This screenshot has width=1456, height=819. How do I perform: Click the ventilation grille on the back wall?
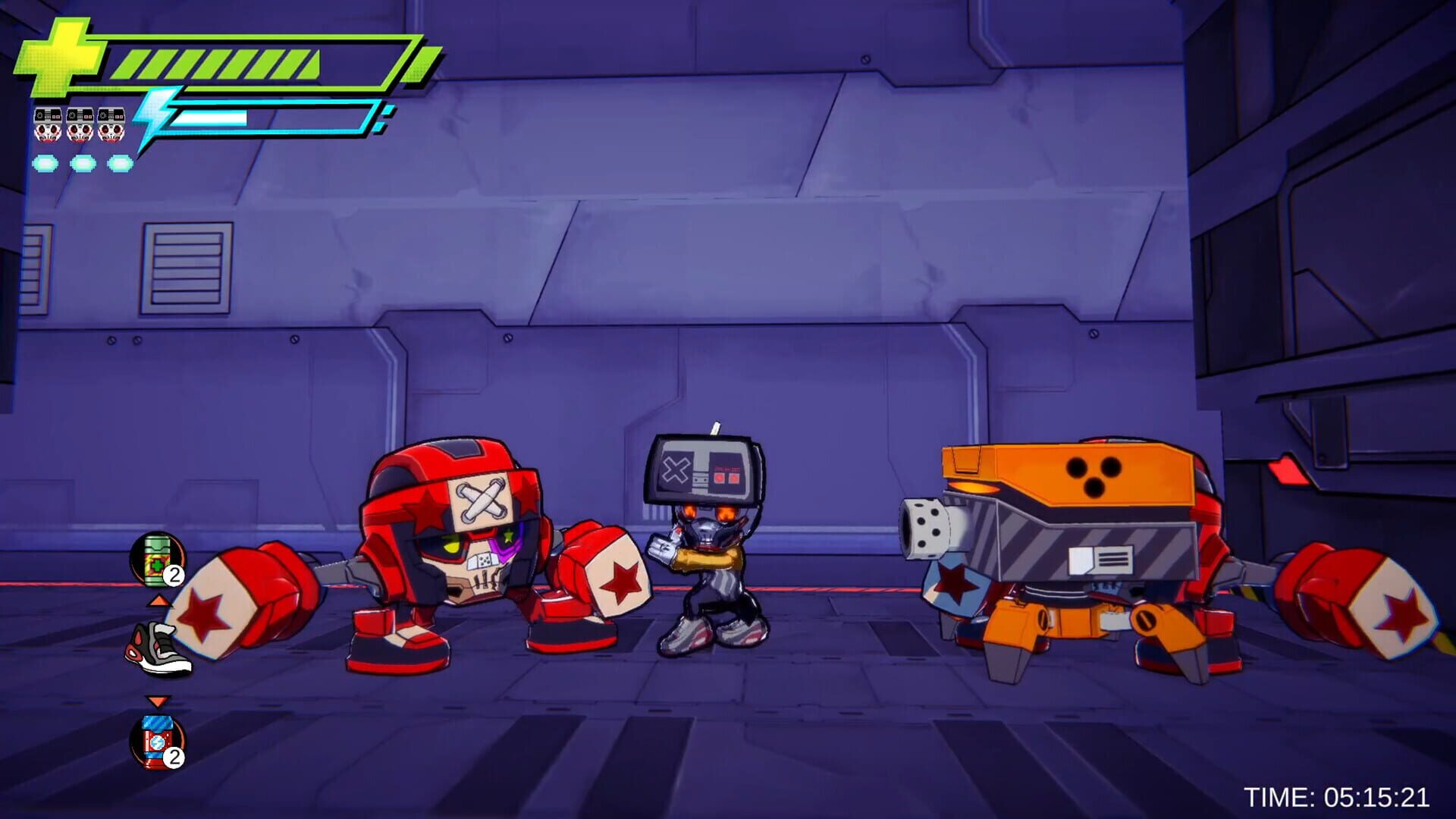click(x=187, y=268)
